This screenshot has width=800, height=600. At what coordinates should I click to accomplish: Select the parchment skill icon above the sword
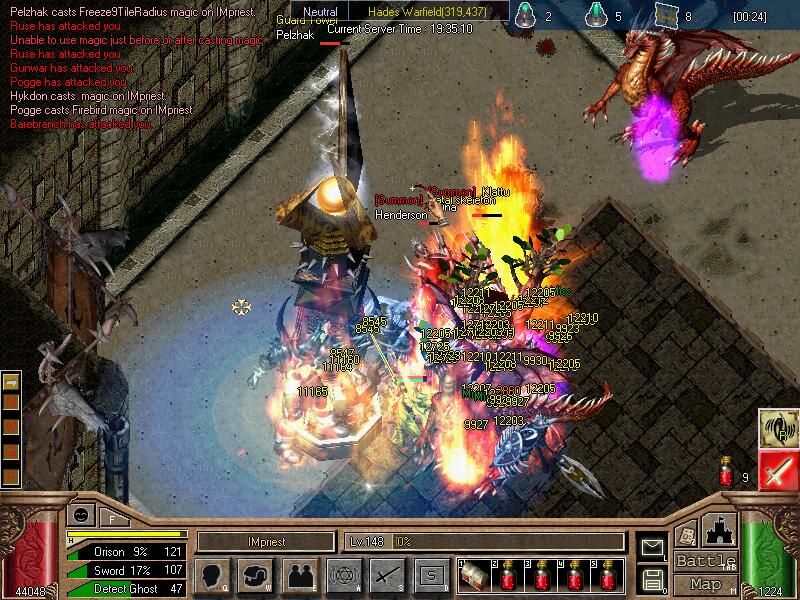[x=776, y=427]
